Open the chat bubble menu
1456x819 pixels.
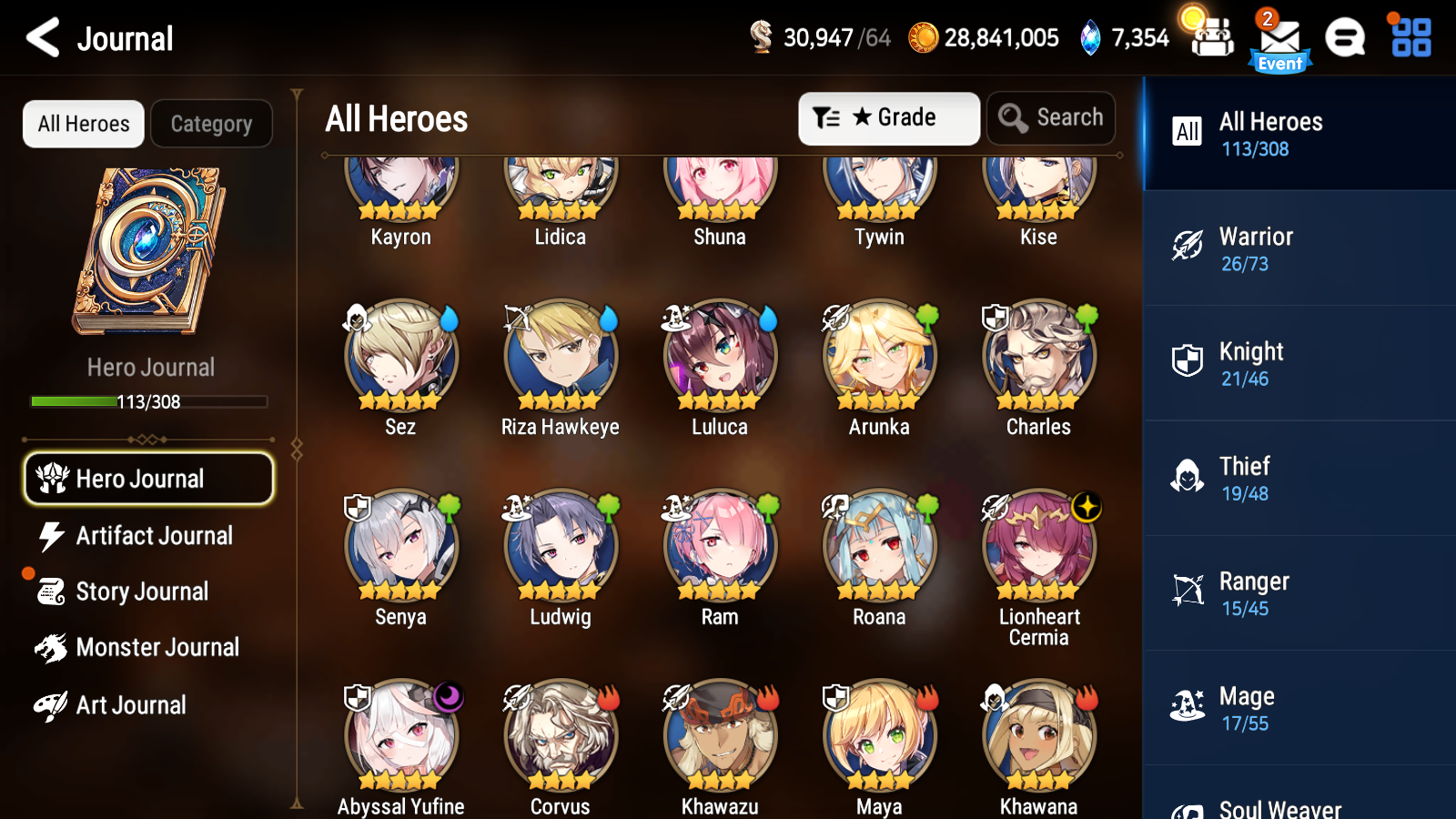tap(1345, 38)
